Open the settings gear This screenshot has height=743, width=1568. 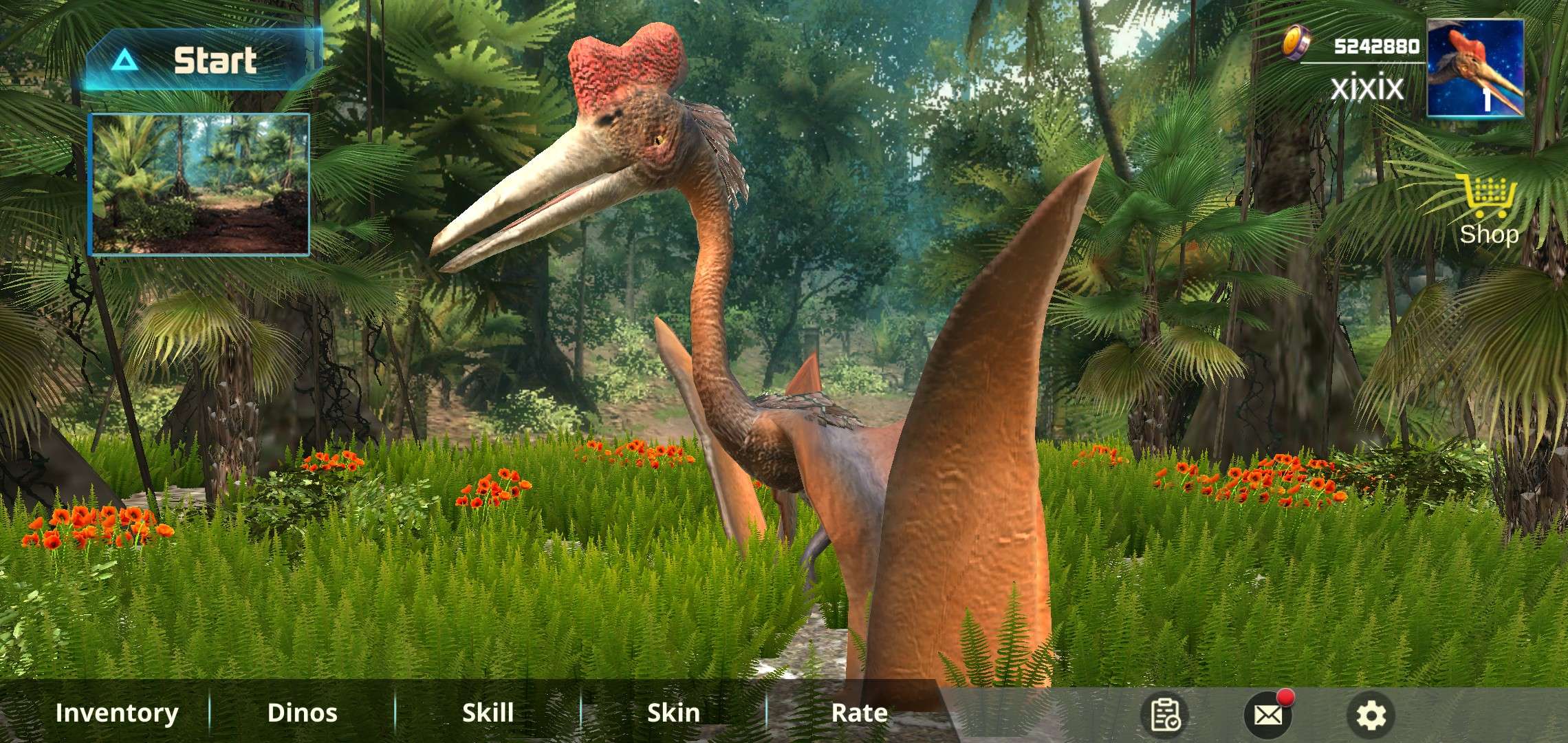(1371, 715)
